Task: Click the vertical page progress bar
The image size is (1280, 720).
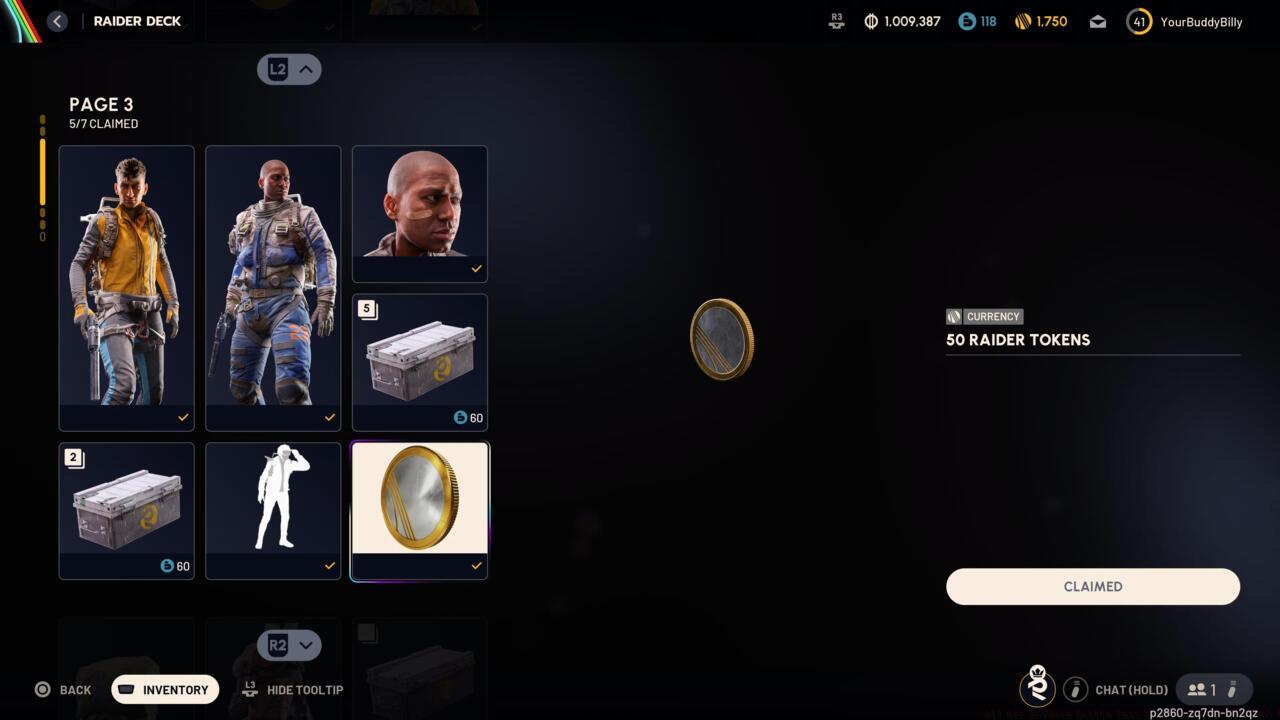Action: 42,175
